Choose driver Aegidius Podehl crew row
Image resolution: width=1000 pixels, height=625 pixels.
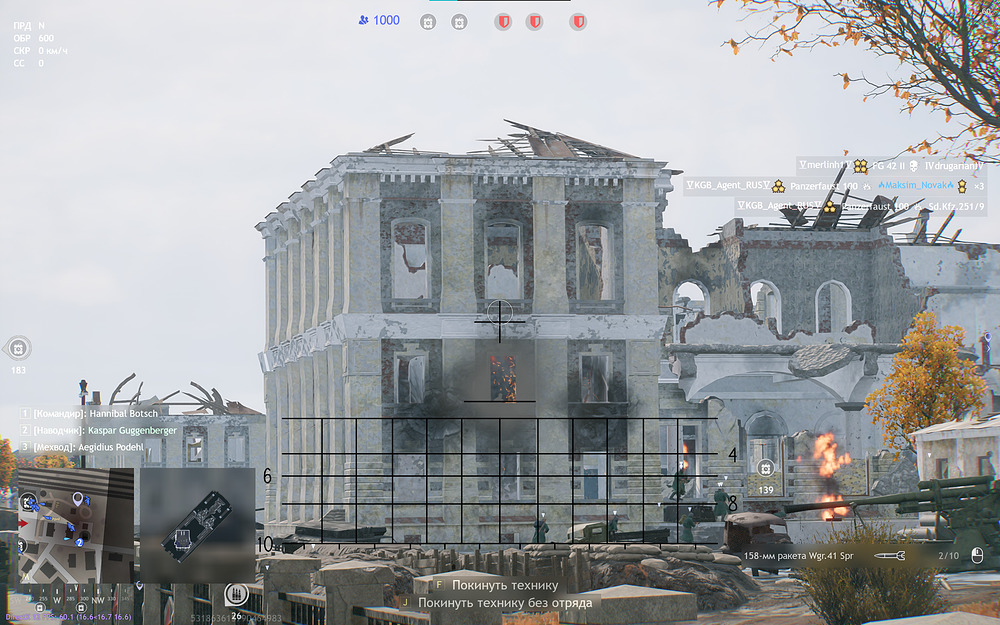click(96, 446)
